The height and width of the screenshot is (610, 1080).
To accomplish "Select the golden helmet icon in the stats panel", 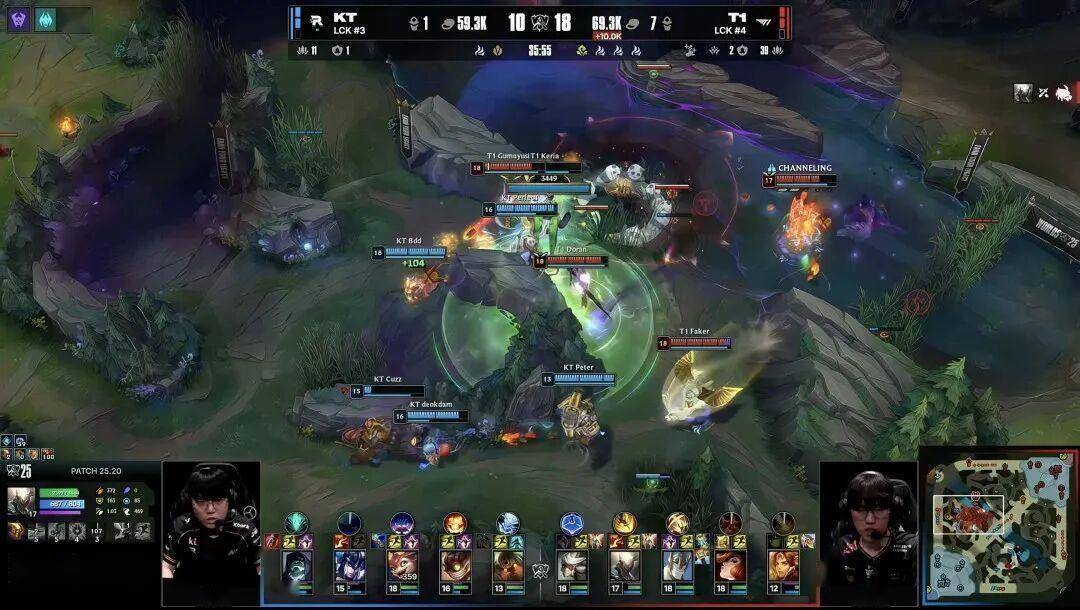I will click(x=16, y=531).
